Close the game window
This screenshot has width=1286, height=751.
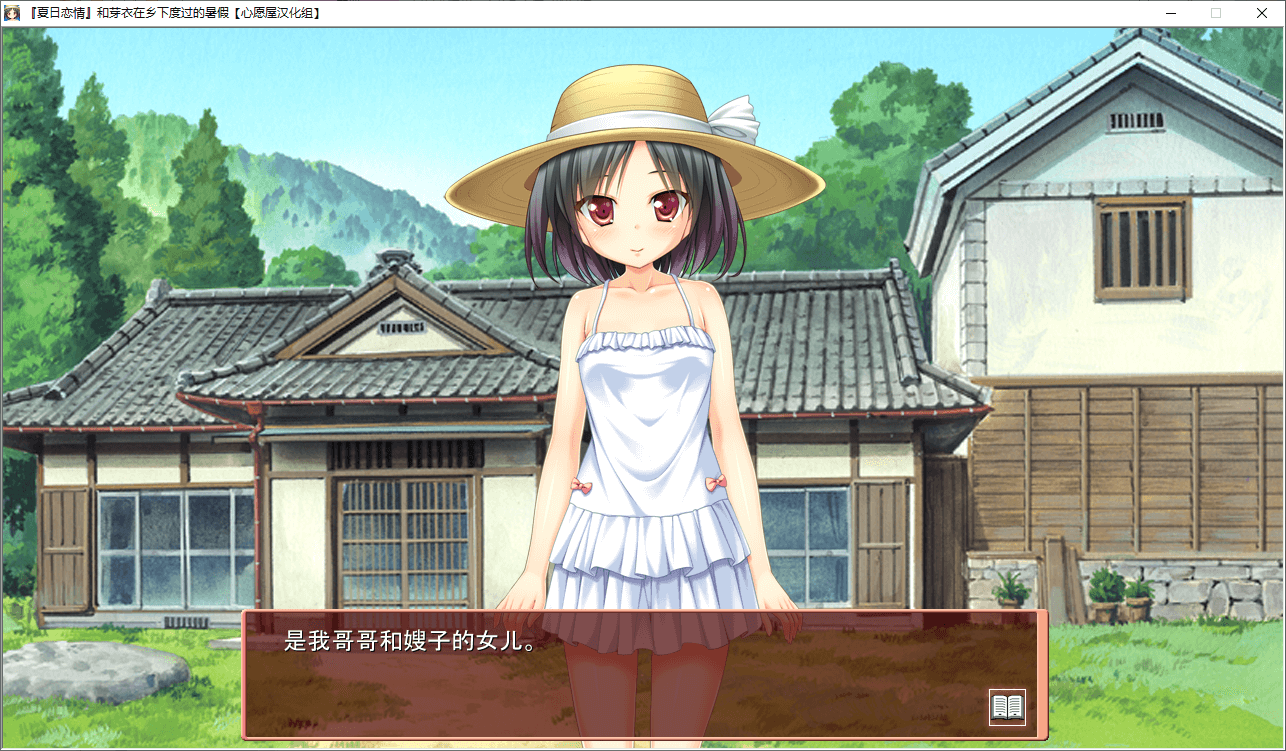[1261, 13]
